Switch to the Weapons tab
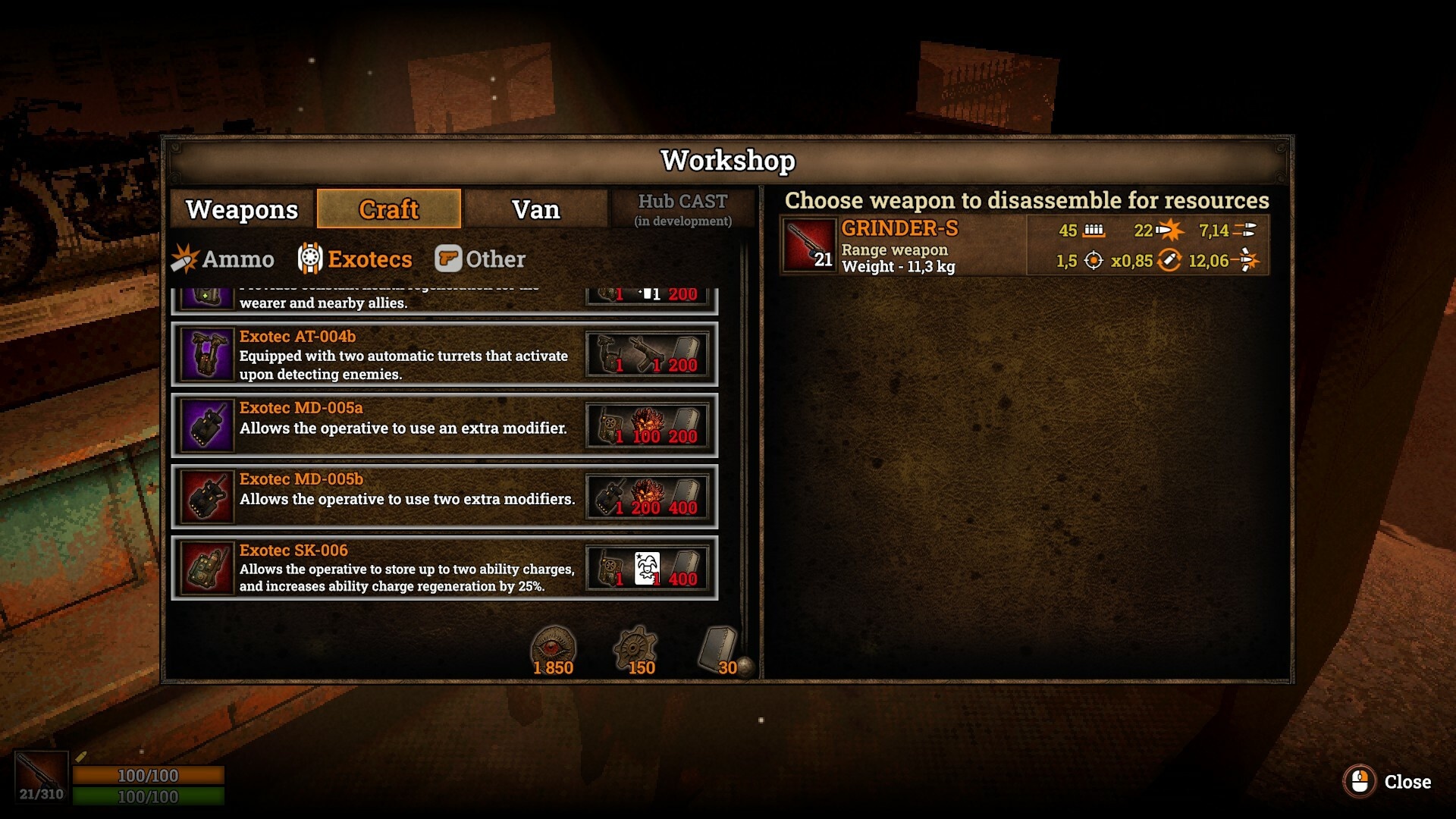The width and height of the screenshot is (1456, 819). point(241,209)
